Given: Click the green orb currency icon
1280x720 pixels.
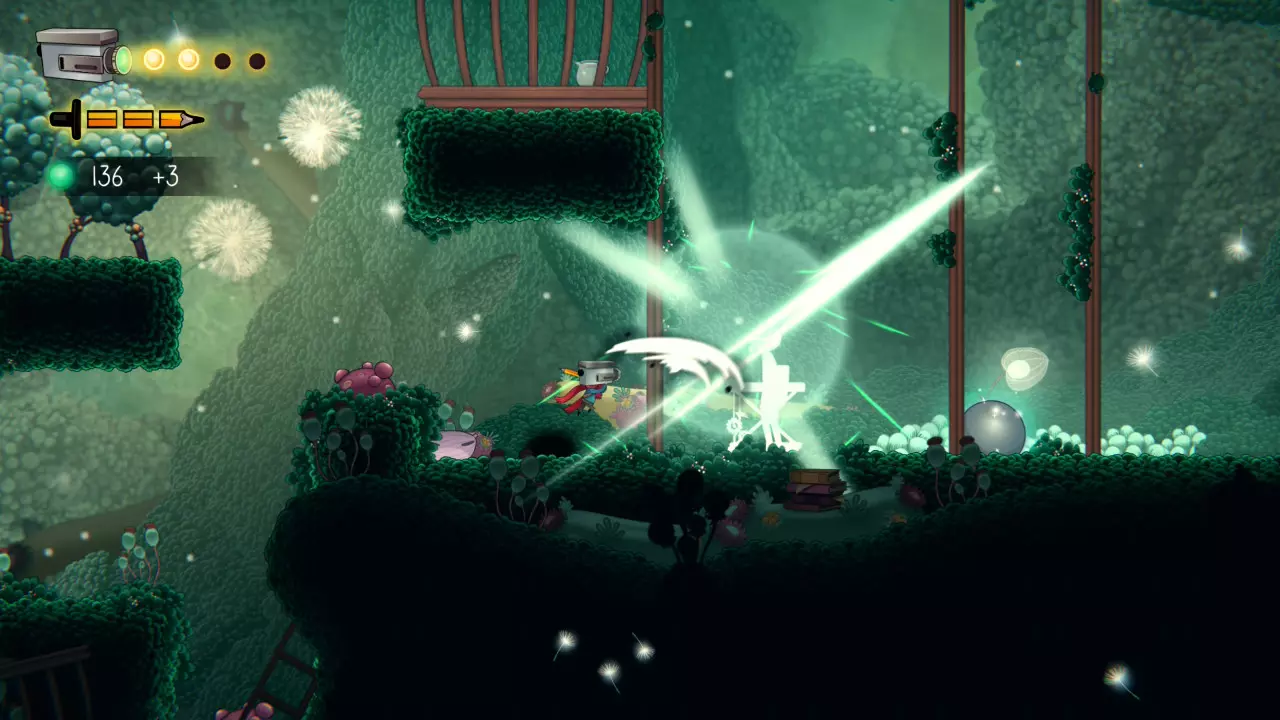Looking at the screenshot, I should click(62, 177).
